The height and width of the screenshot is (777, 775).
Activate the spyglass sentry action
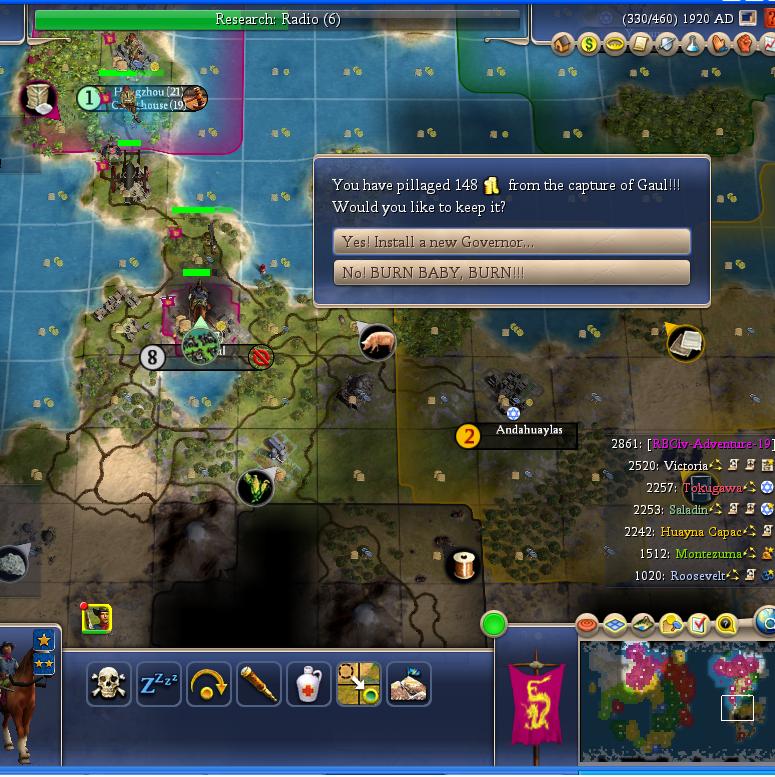click(x=259, y=684)
